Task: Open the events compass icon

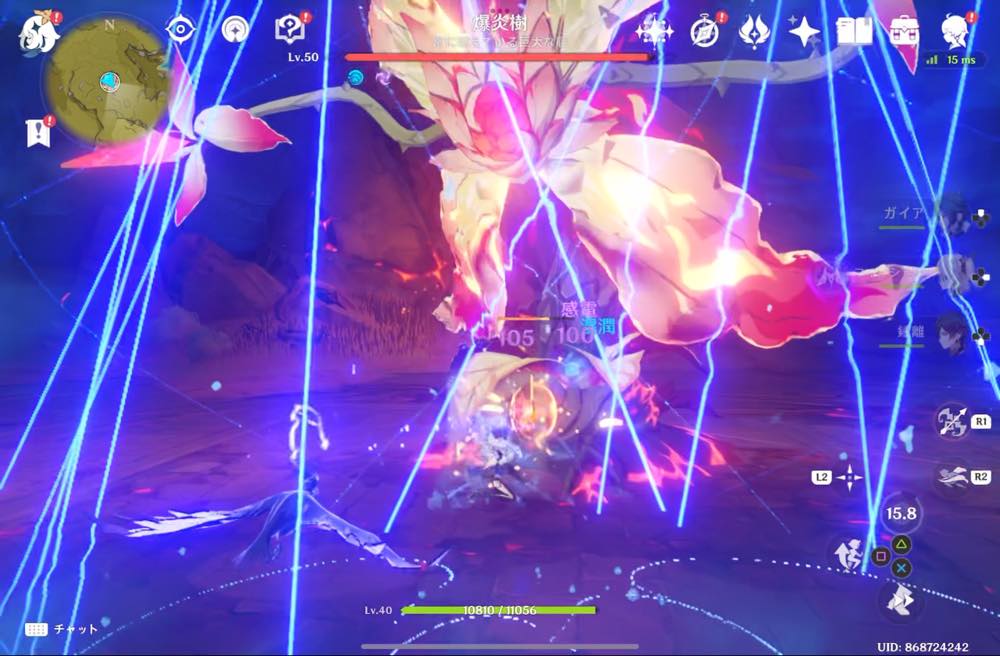Action: pos(706,31)
